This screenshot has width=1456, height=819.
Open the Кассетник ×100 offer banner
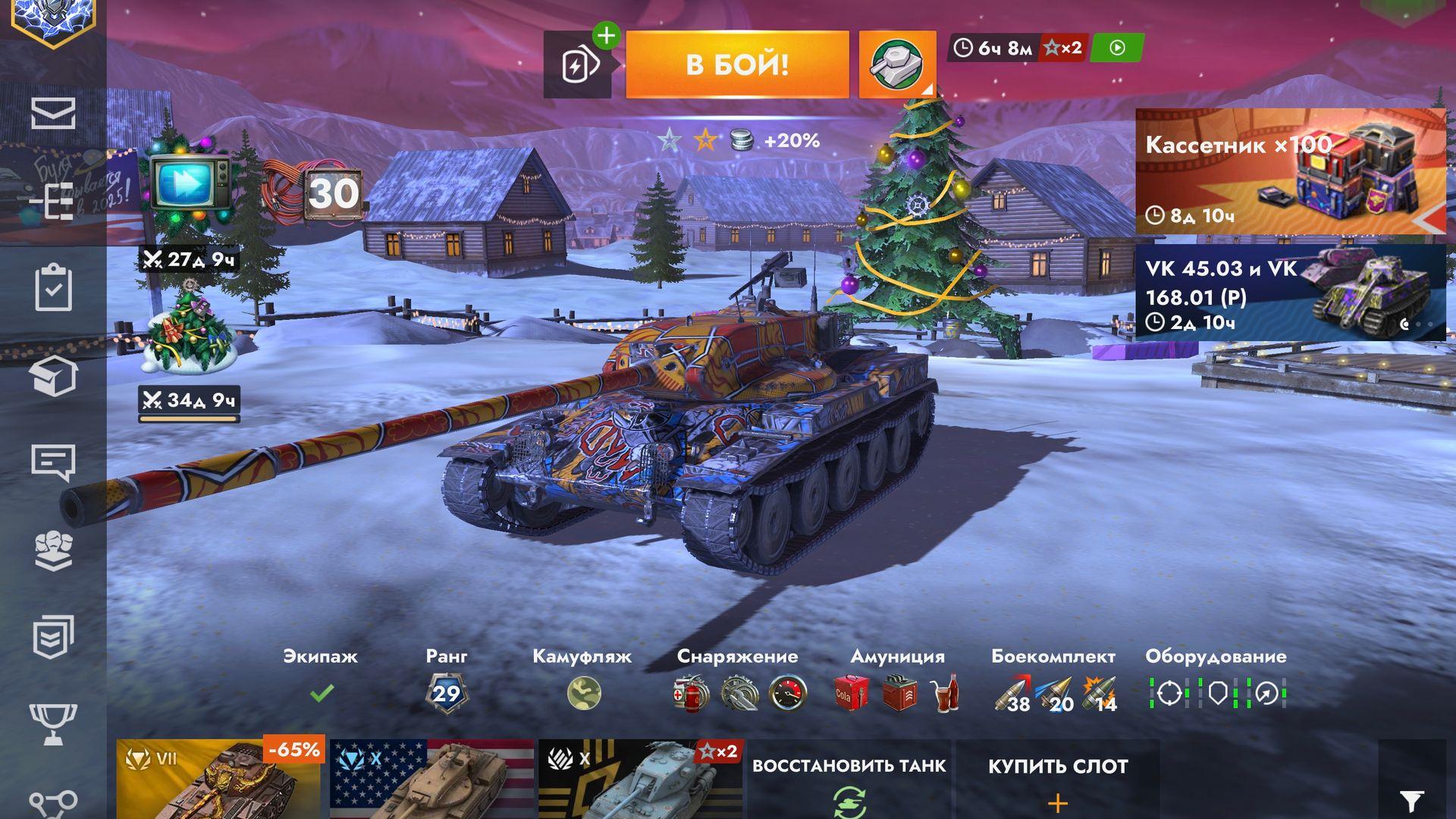tap(1289, 171)
